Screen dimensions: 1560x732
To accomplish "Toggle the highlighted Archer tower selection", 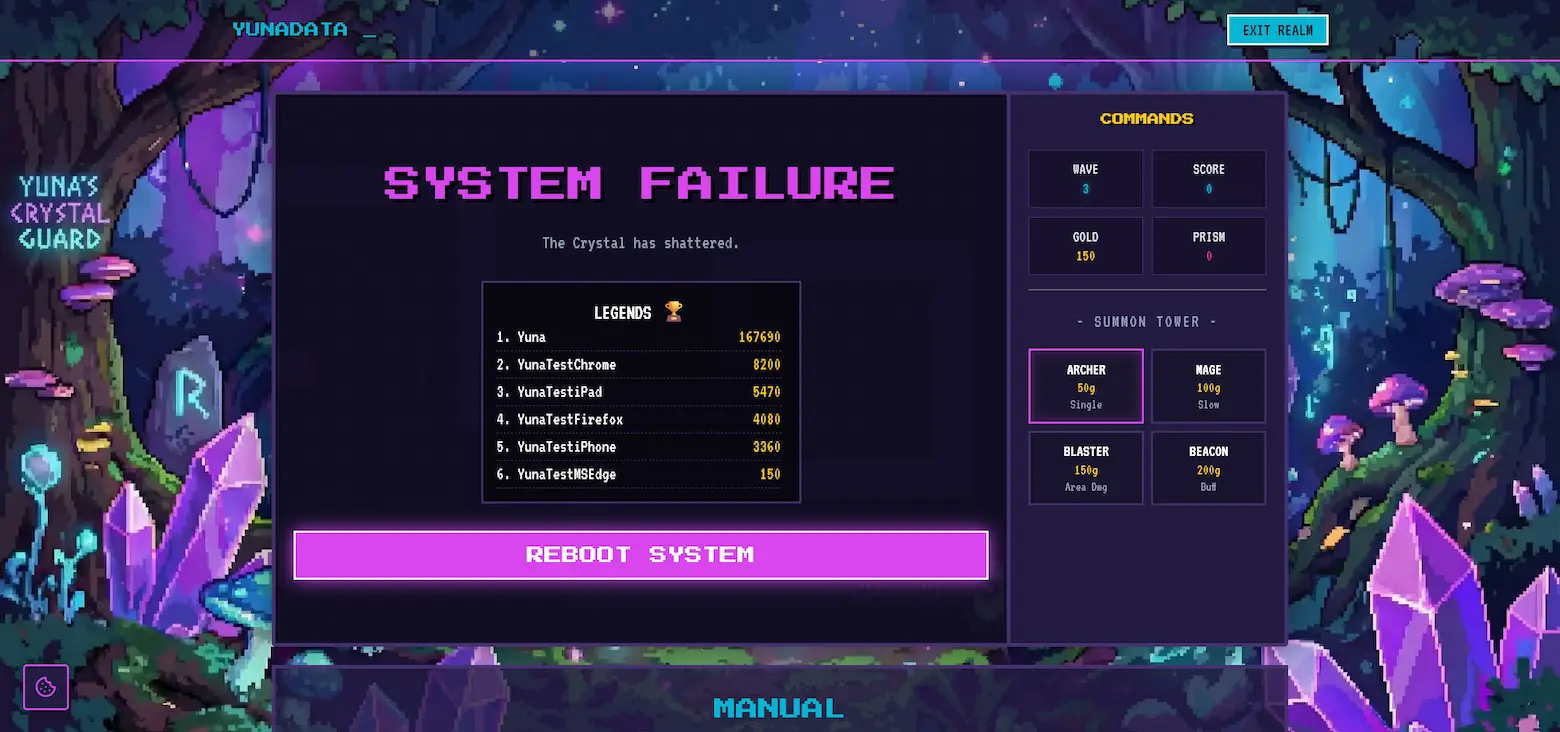I will pos(1086,386).
